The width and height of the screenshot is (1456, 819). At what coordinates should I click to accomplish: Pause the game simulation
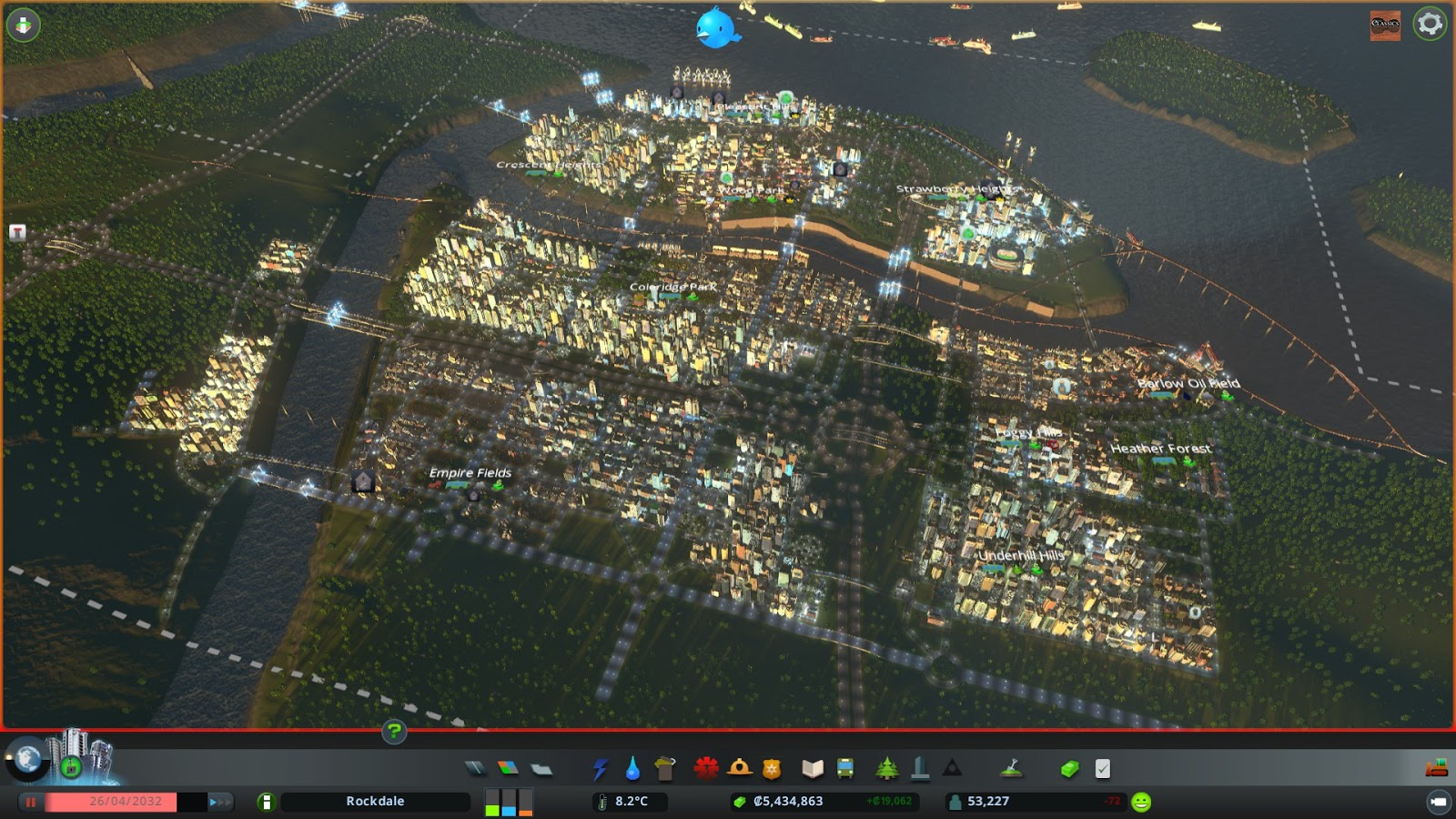pos(32,802)
